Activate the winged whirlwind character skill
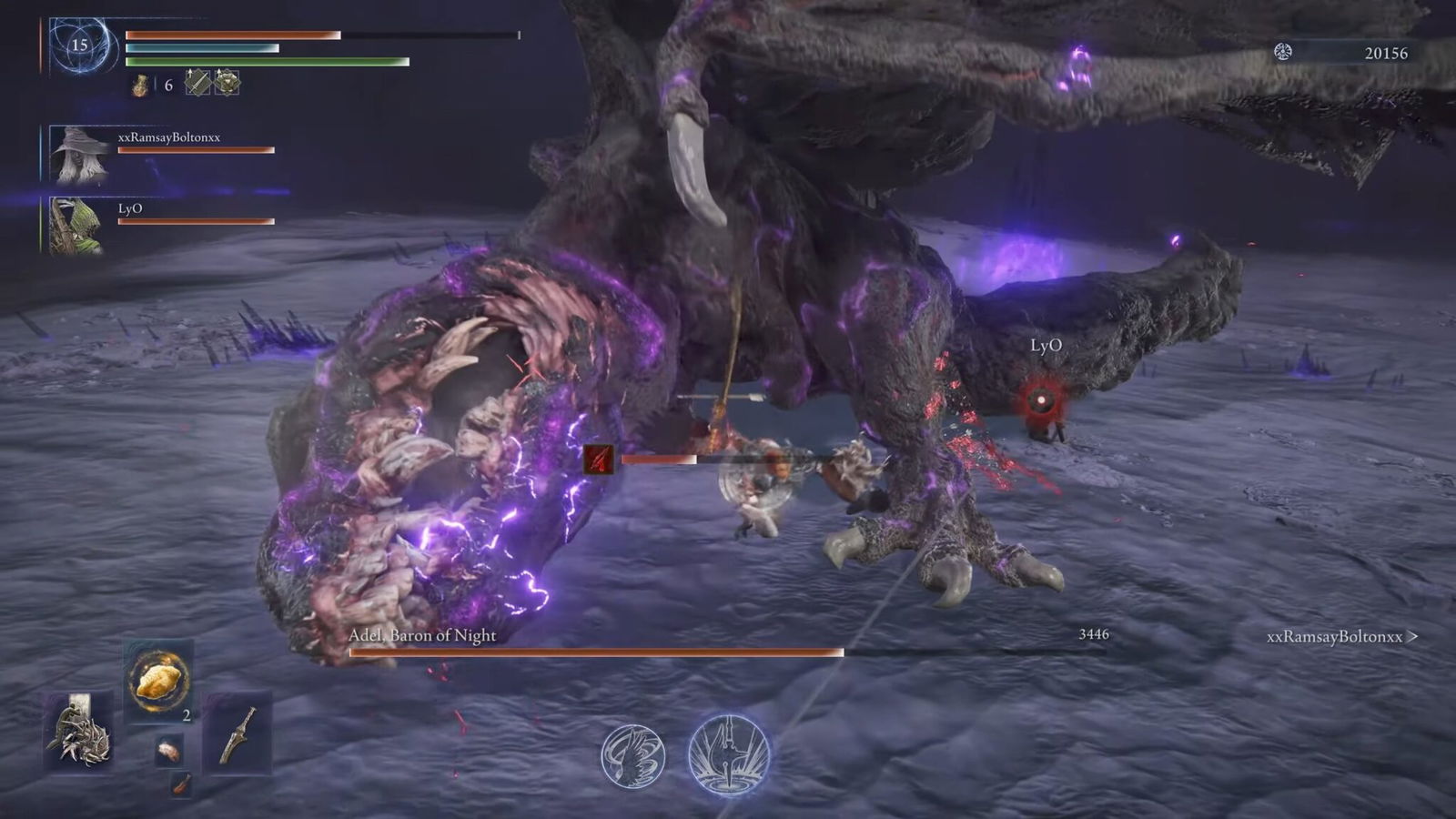Viewport: 1456px width, 819px height. click(x=632, y=754)
